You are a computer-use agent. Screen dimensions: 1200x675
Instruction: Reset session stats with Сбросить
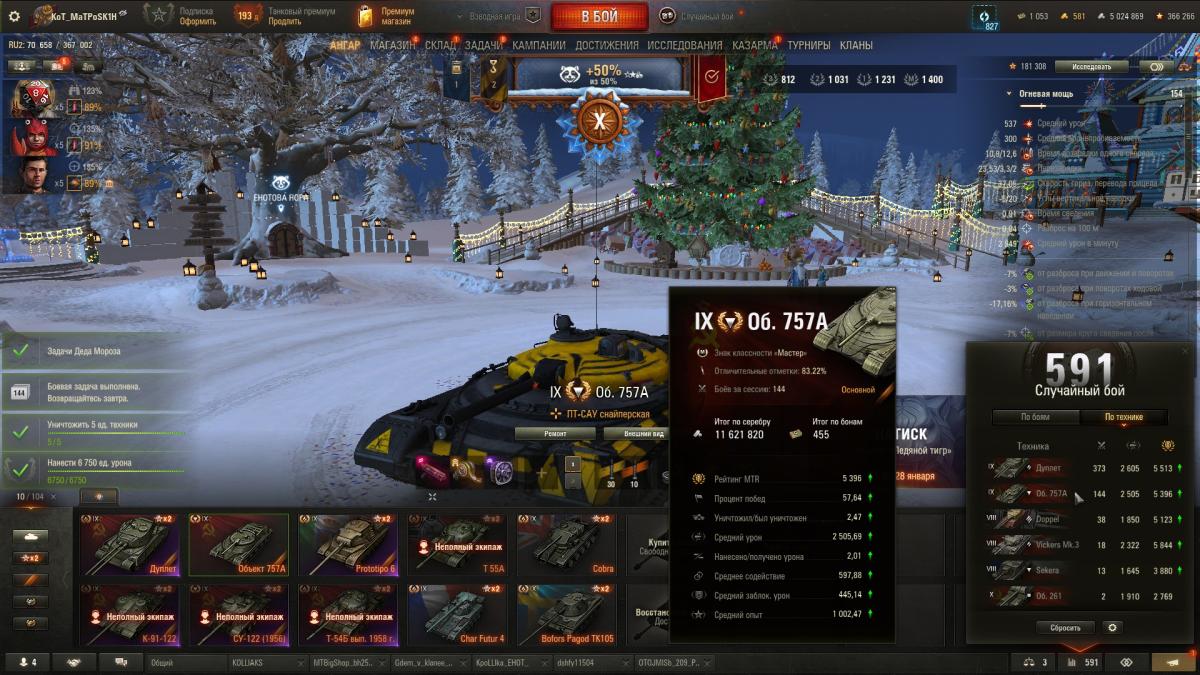tap(1065, 628)
